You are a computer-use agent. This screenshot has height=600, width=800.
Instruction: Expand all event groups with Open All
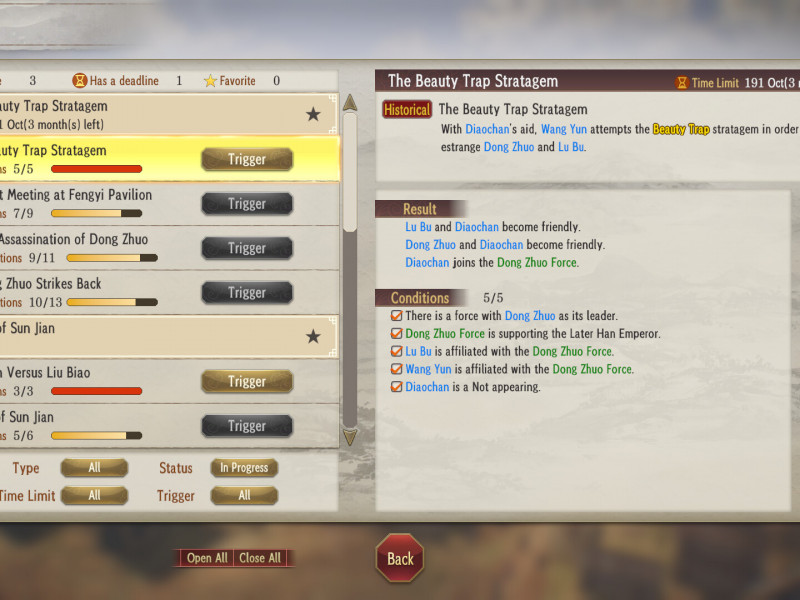(x=207, y=558)
